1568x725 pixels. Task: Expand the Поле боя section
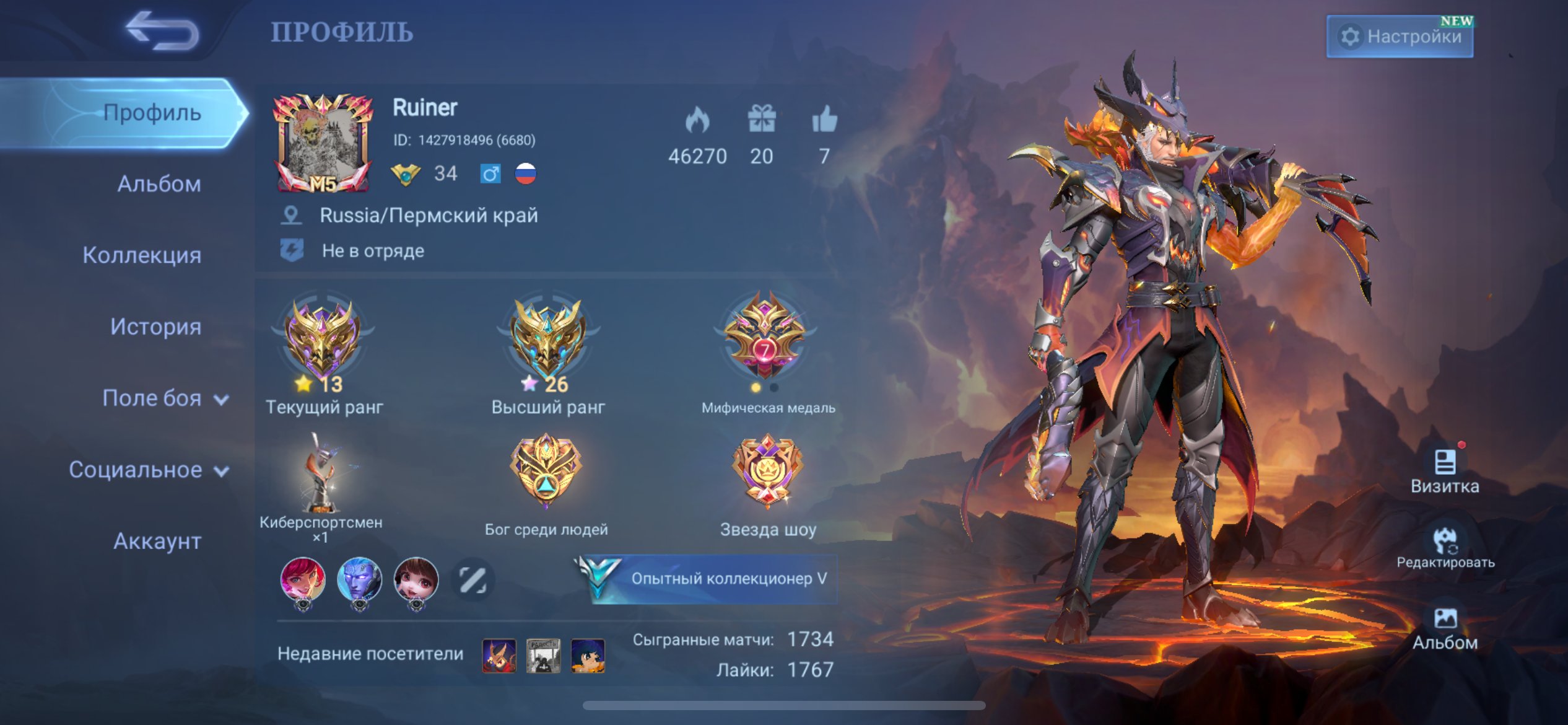(x=165, y=398)
